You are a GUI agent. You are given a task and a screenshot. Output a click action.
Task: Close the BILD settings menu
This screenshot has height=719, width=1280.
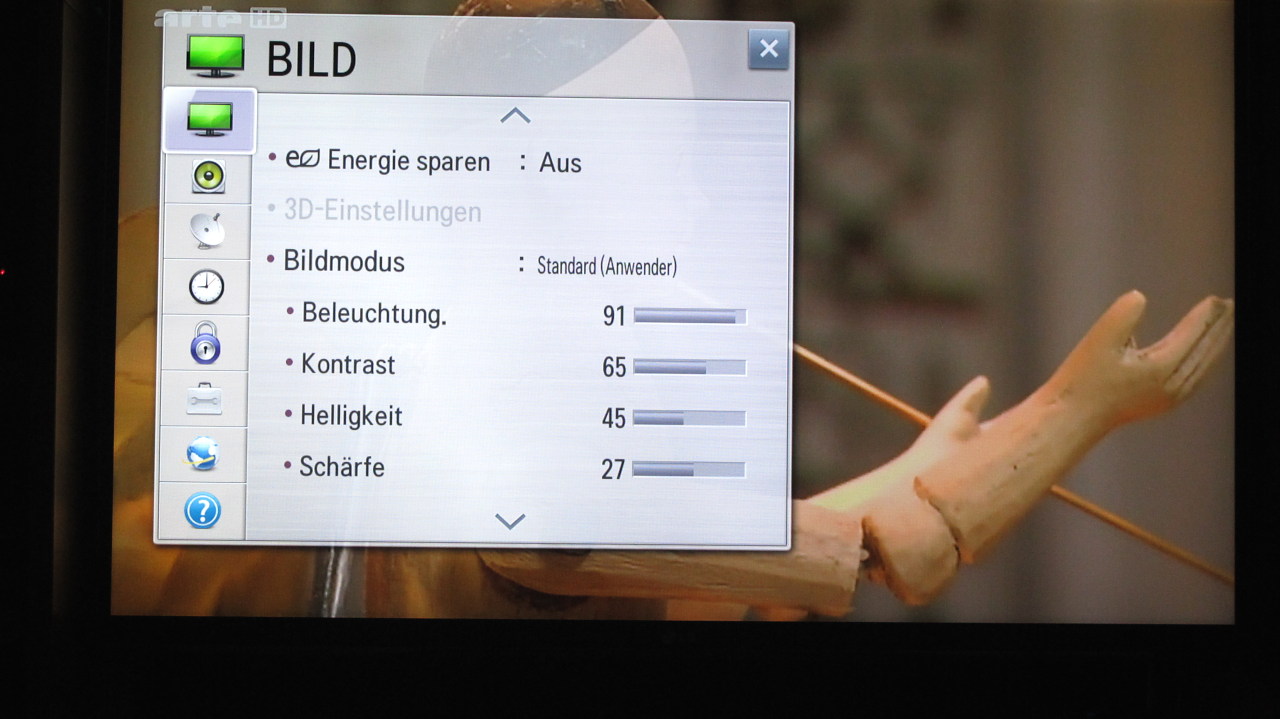(768, 49)
